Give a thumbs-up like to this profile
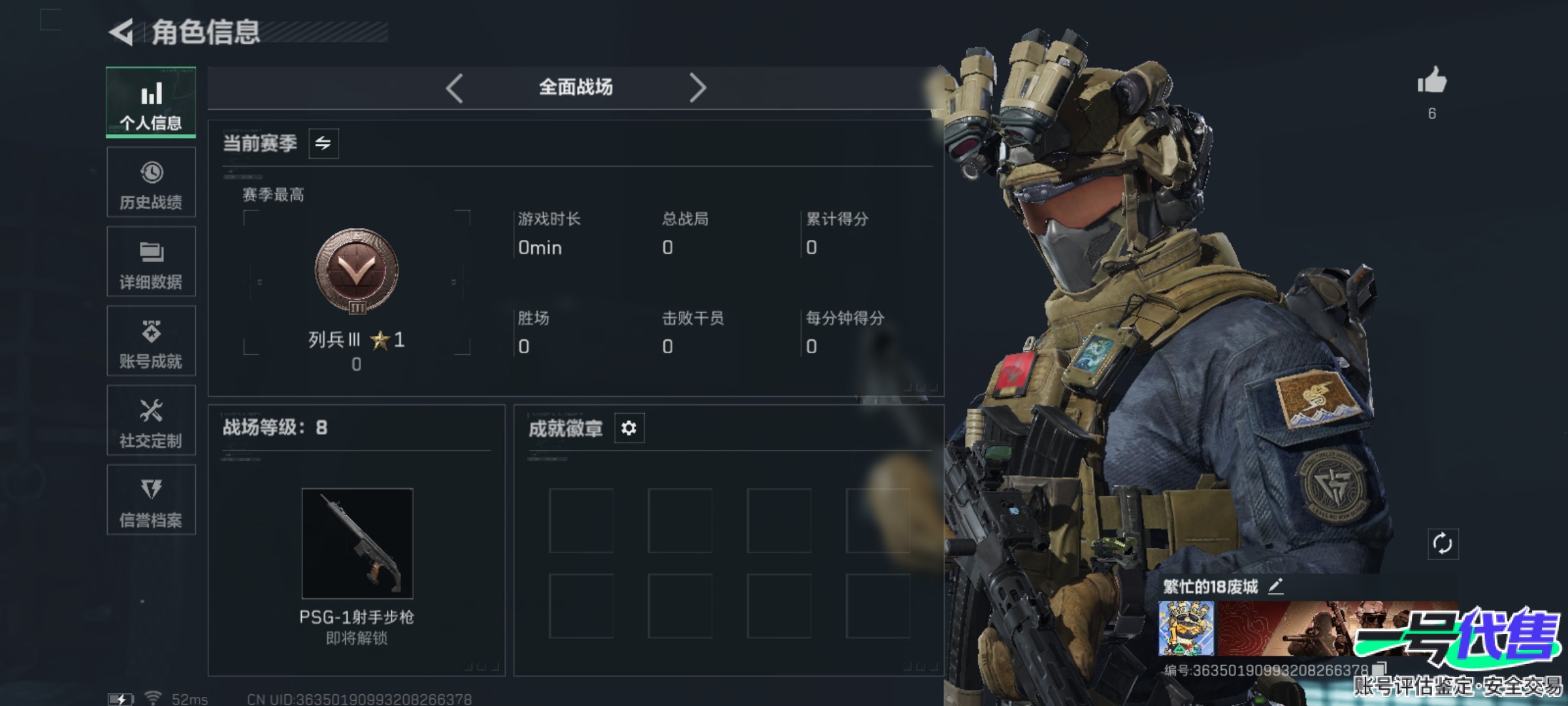Viewport: 1568px width, 706px height. tap(1431, 82)
